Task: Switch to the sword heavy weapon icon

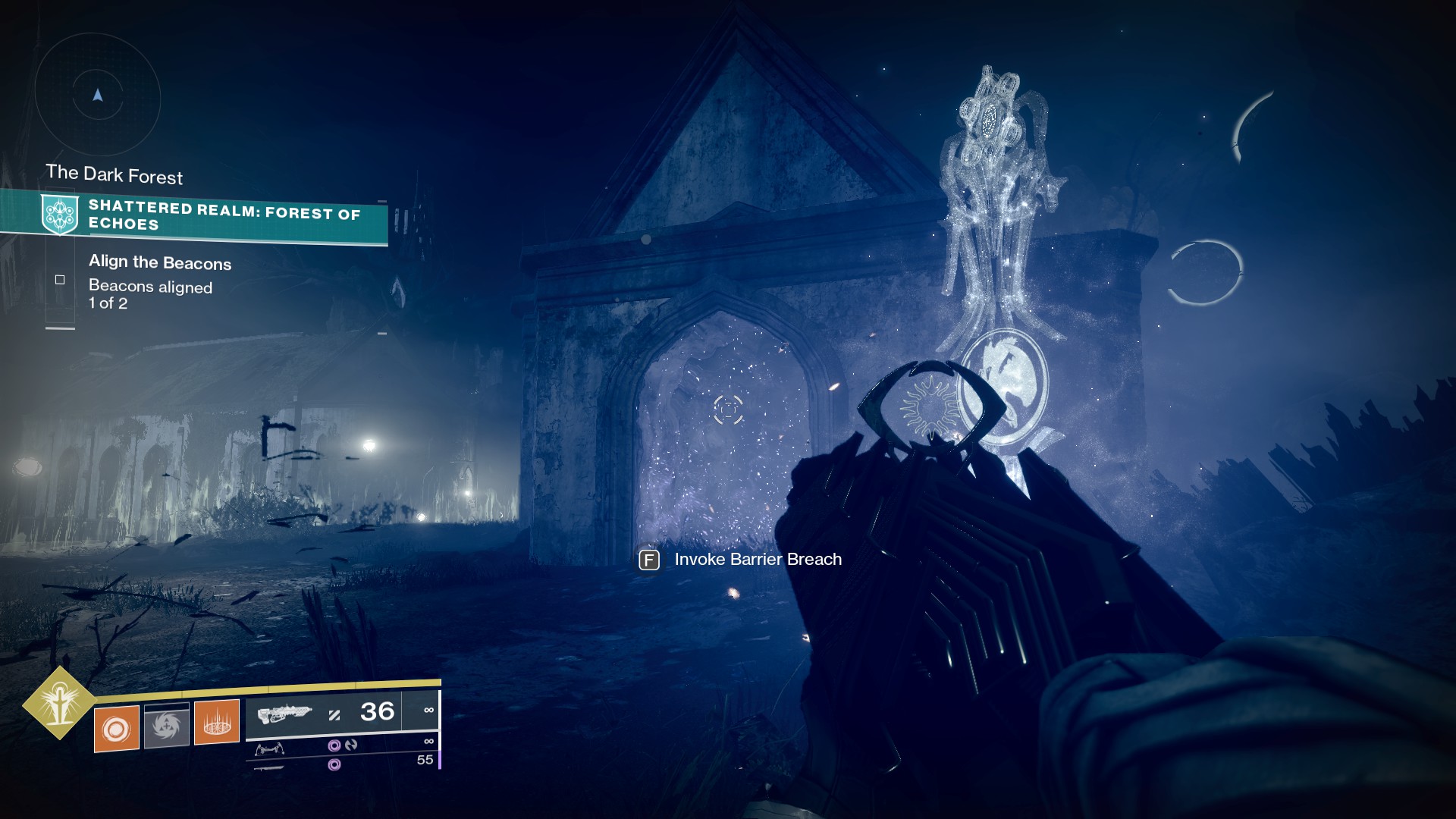Action: [268, 767]
